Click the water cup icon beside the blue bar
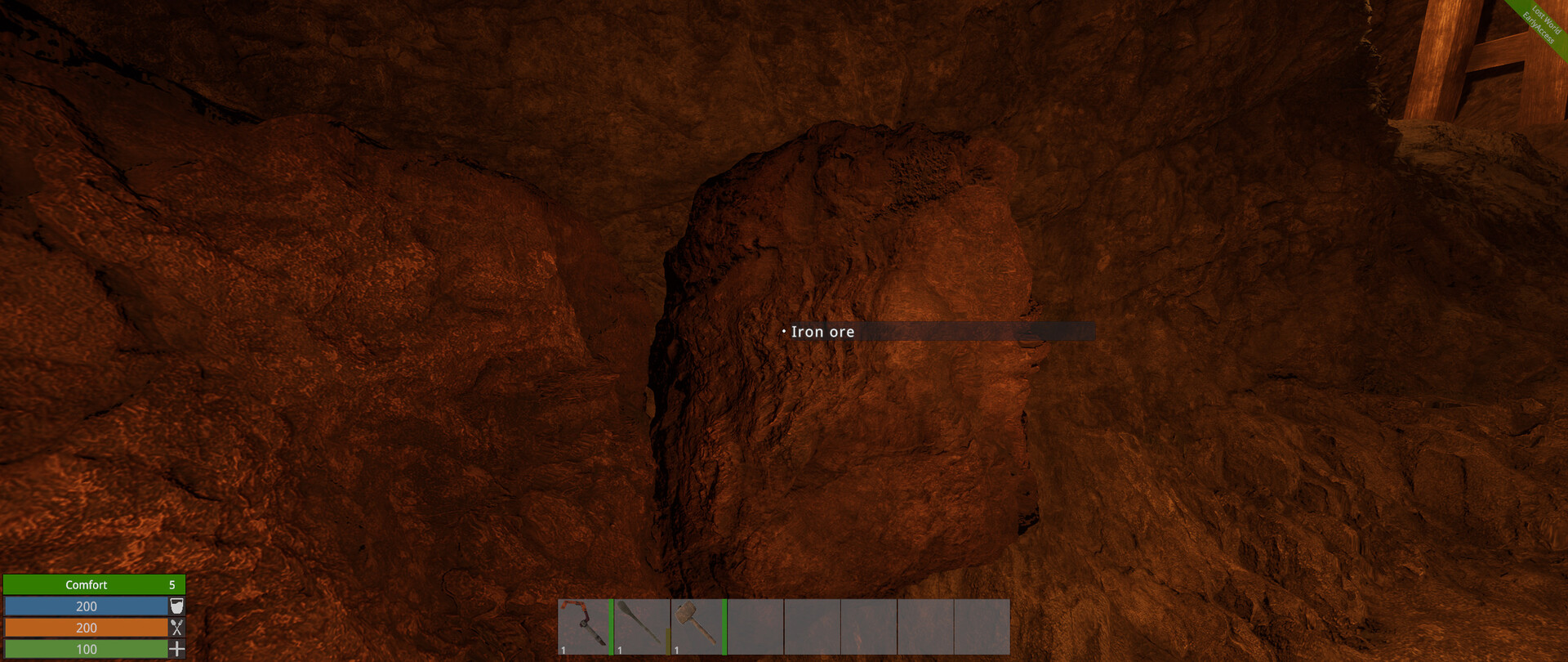Image resolution: width=1568 pixels, height=662 pixels. click(177, 606)
